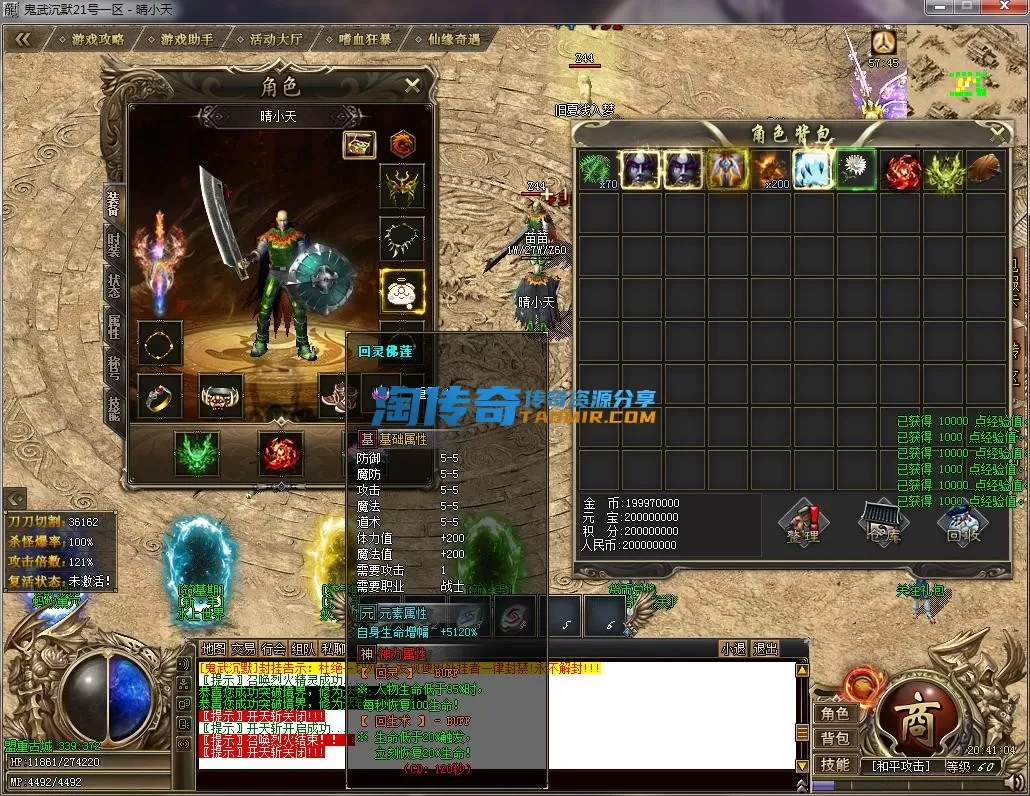Click the 技能 skills button
The height and width of the screenshot is (796, 1030).
[x=835, y=765]
